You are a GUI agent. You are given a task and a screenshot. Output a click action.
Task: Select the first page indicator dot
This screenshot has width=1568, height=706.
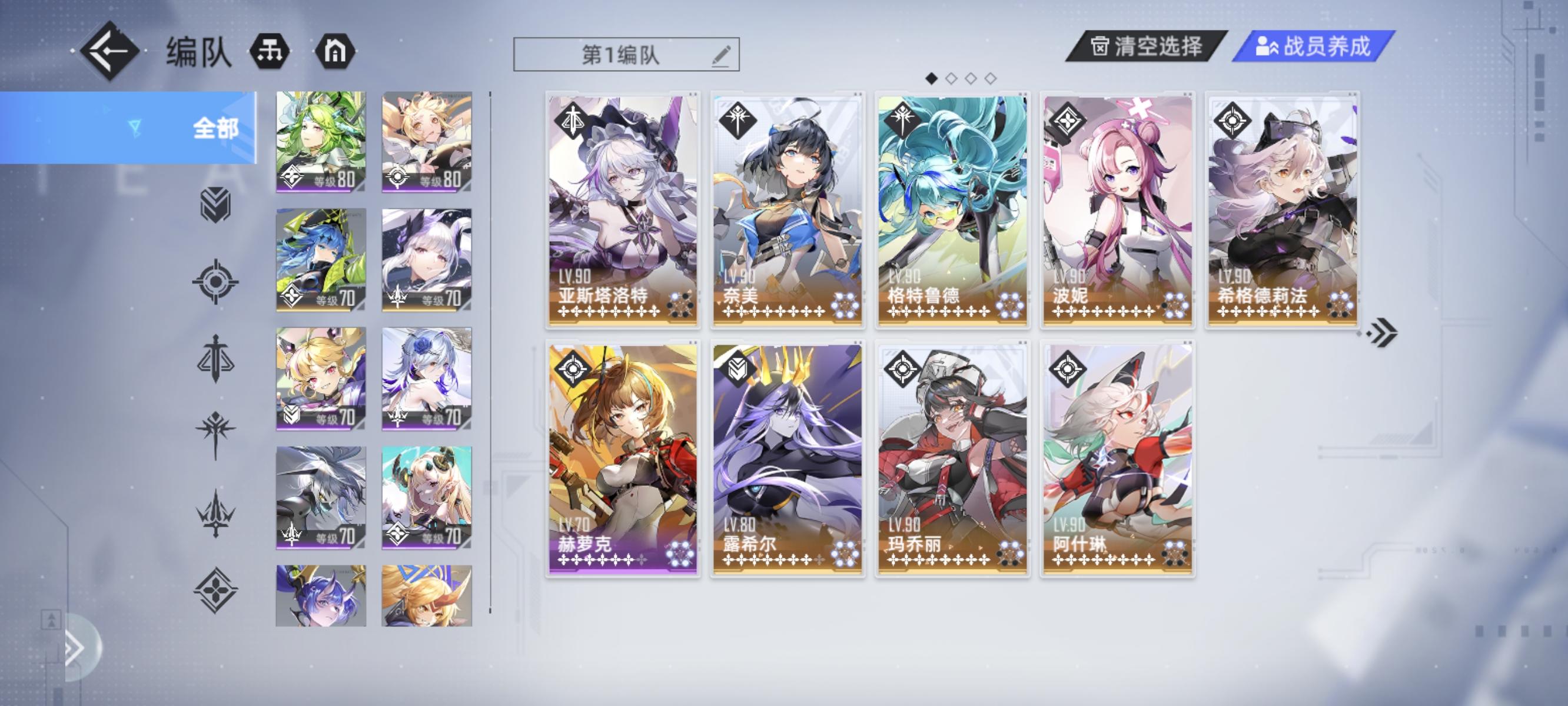[x=931, y=78]
